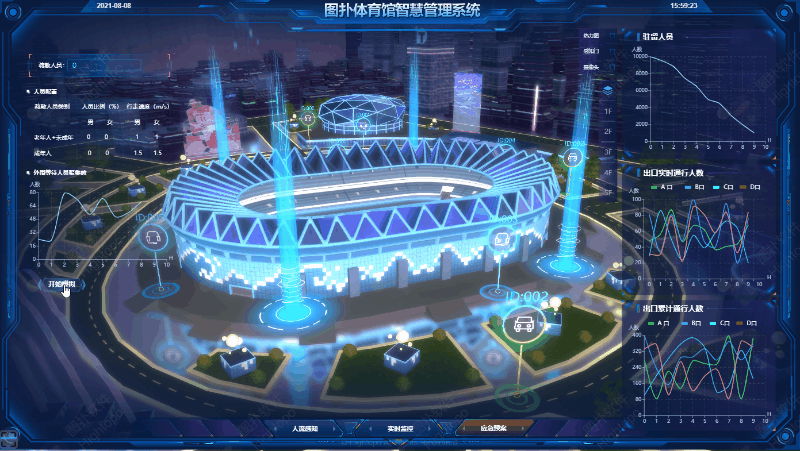Toggle the 摄像头 camera option
This screenshot has width=800, height=451.
point(590,67)
